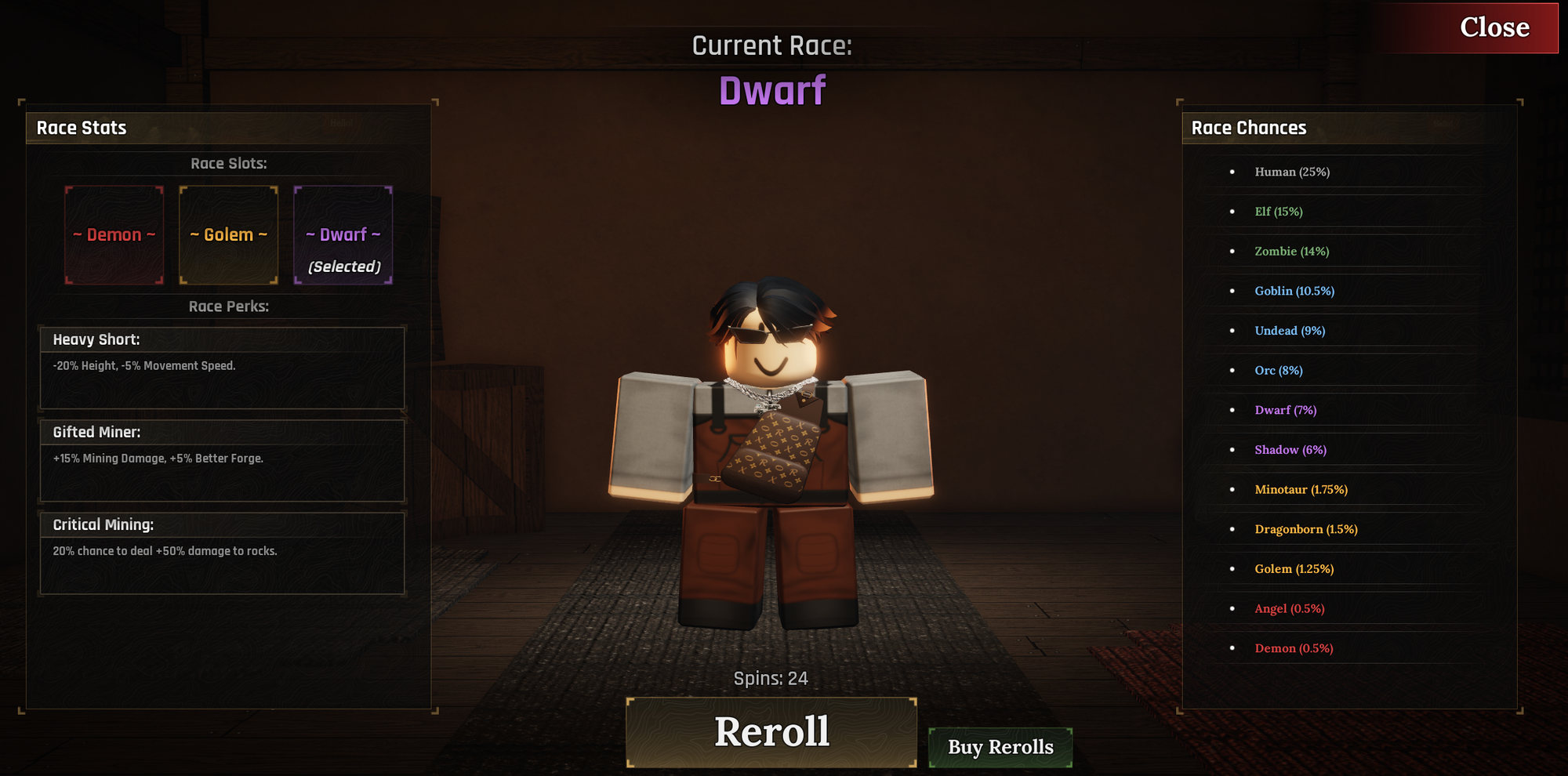Choose the Zombie race chance row
1568x776 pixels.
1291,252
